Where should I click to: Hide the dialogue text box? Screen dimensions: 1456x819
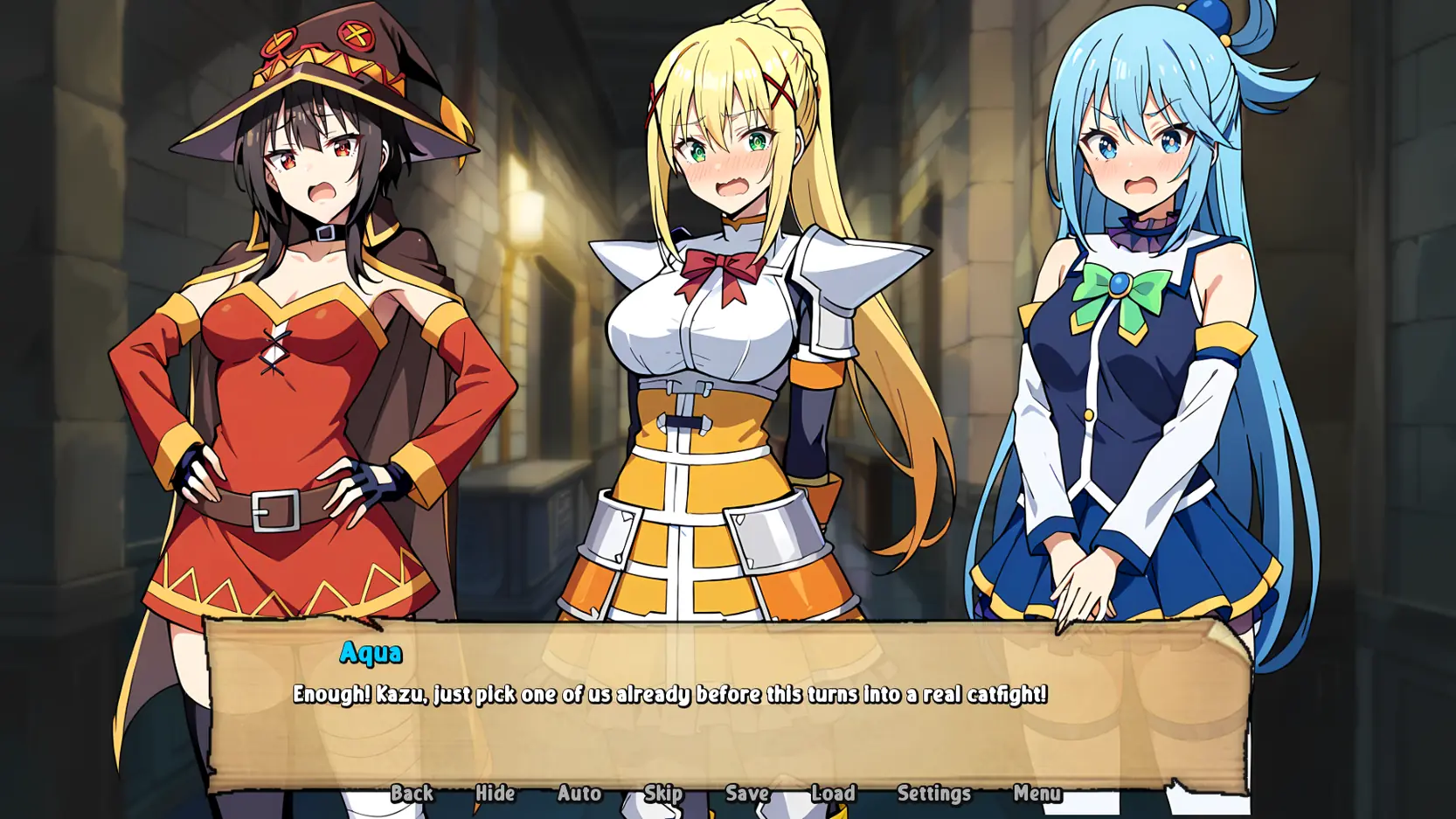[495, 793]
